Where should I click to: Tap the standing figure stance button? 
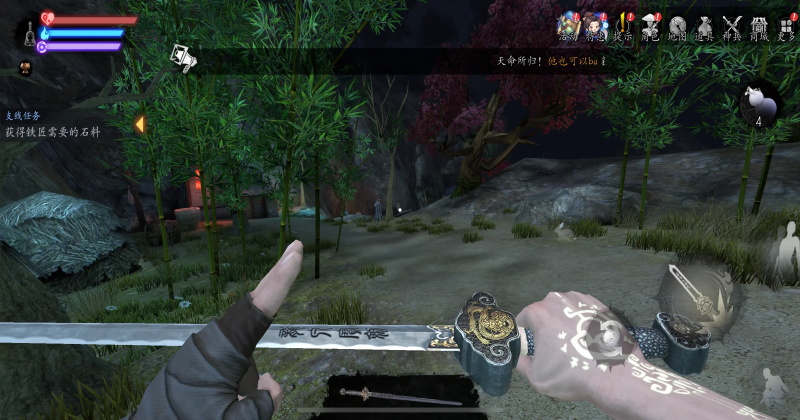(x=784, y=252)
